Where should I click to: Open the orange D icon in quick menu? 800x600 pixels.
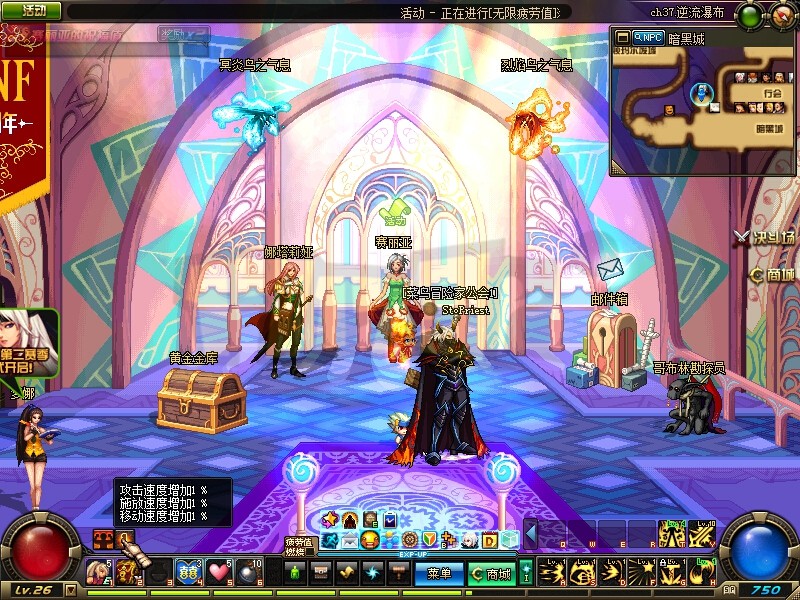pos(490,540)
